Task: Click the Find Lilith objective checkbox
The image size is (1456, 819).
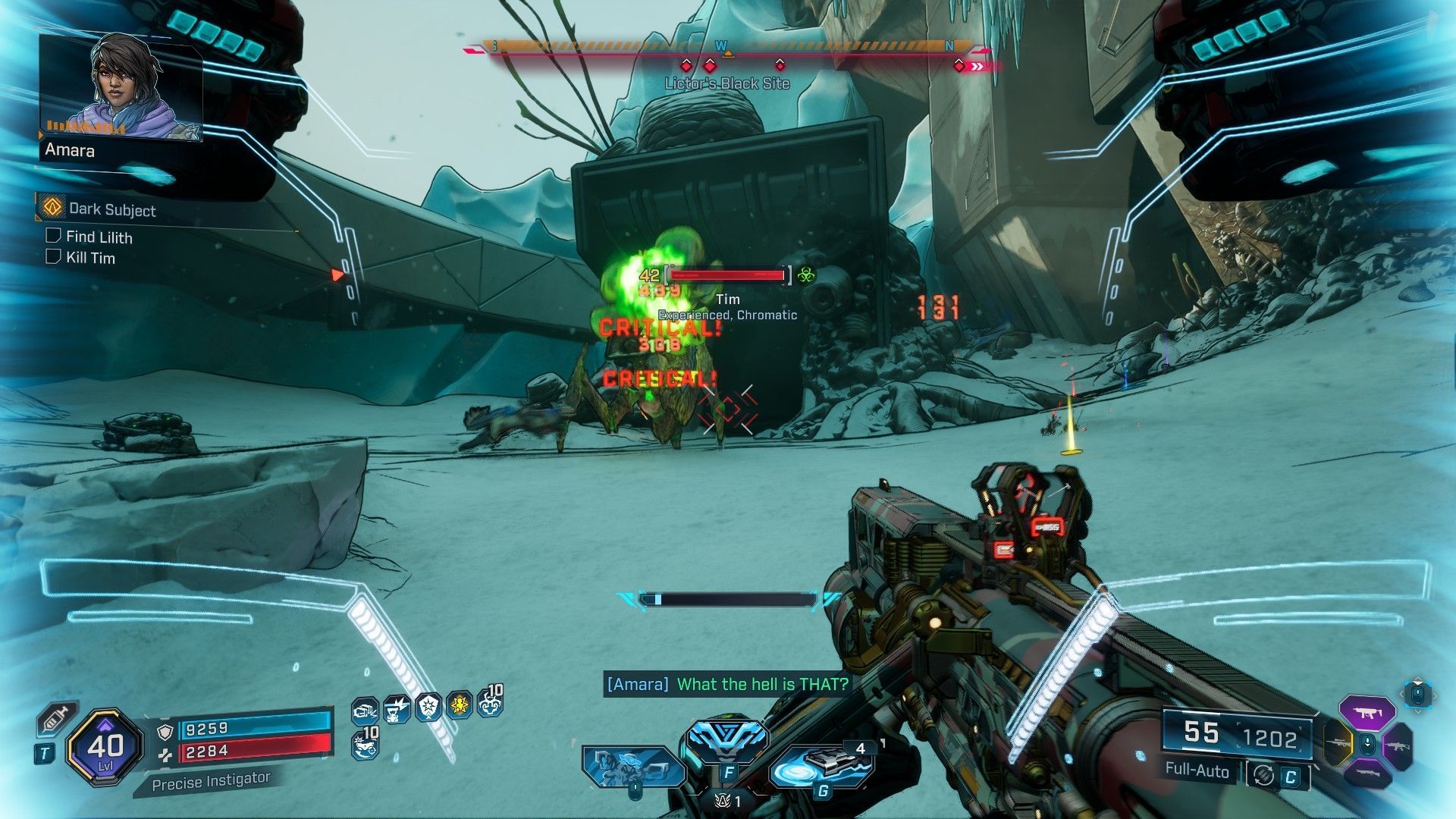Action: click(53, 236)
